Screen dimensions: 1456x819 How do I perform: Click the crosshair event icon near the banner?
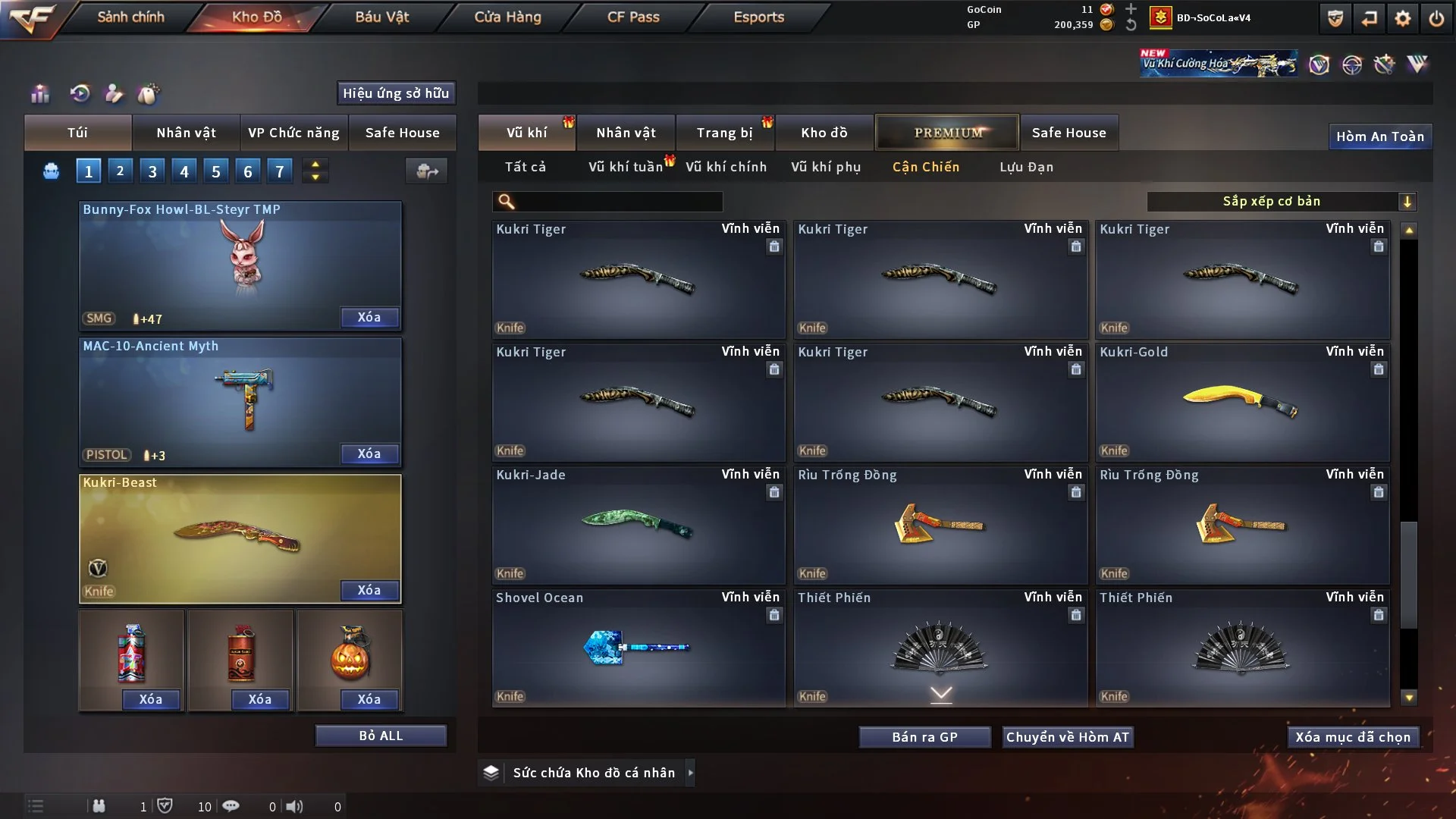tap(1354, 64)
